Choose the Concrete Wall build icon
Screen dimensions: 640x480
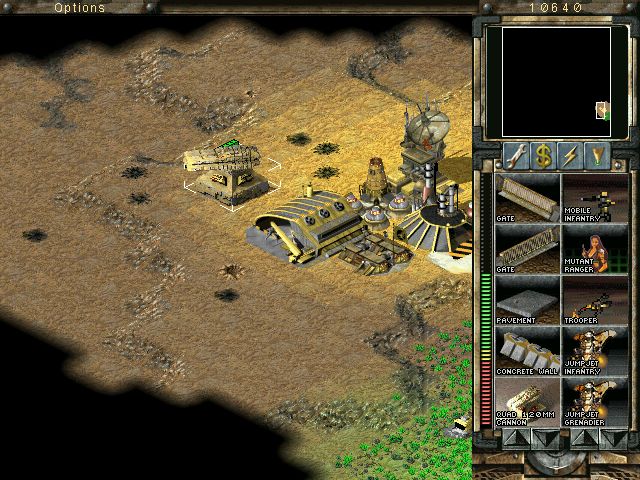point(528,352)
